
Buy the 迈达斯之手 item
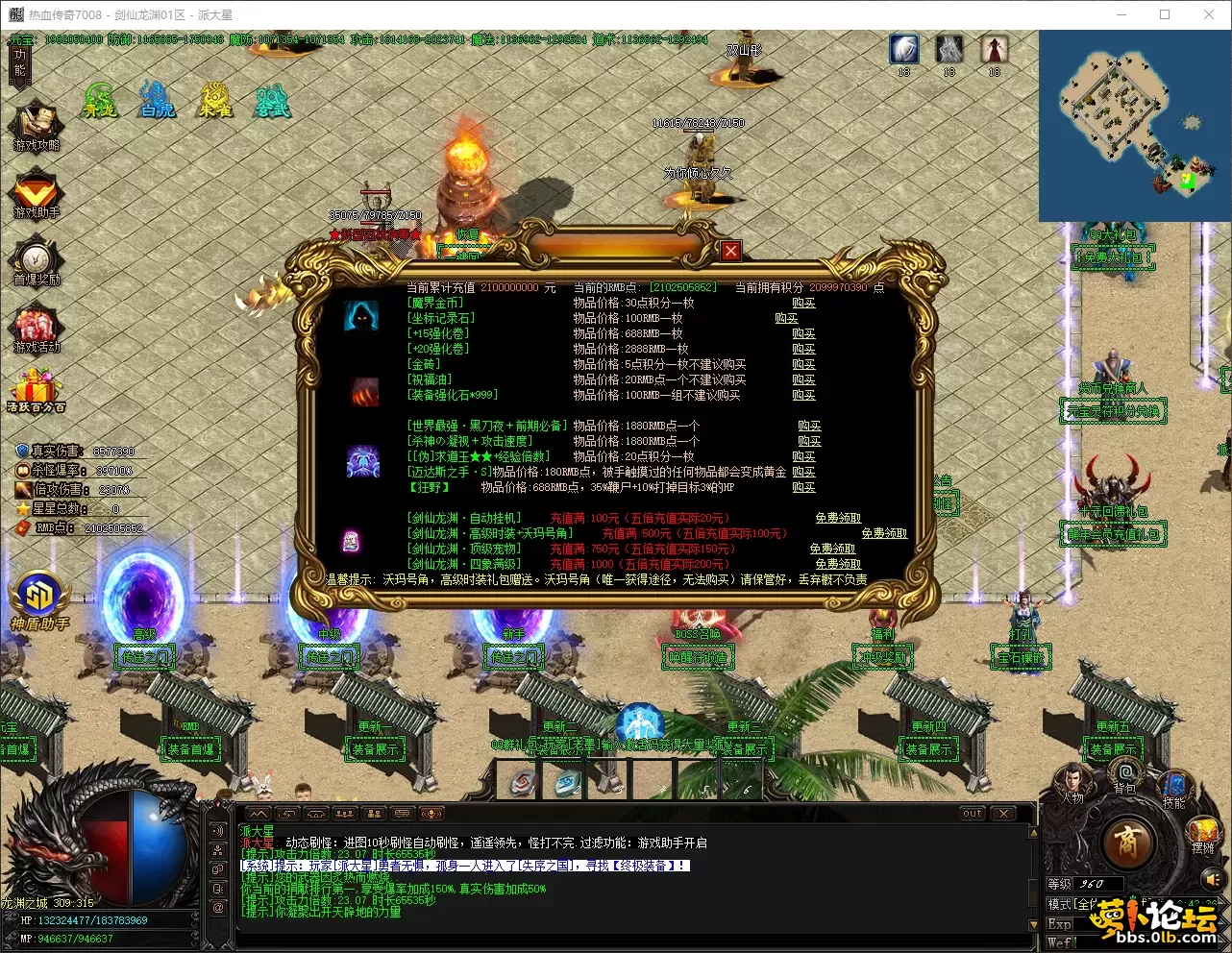click(803, 472)
